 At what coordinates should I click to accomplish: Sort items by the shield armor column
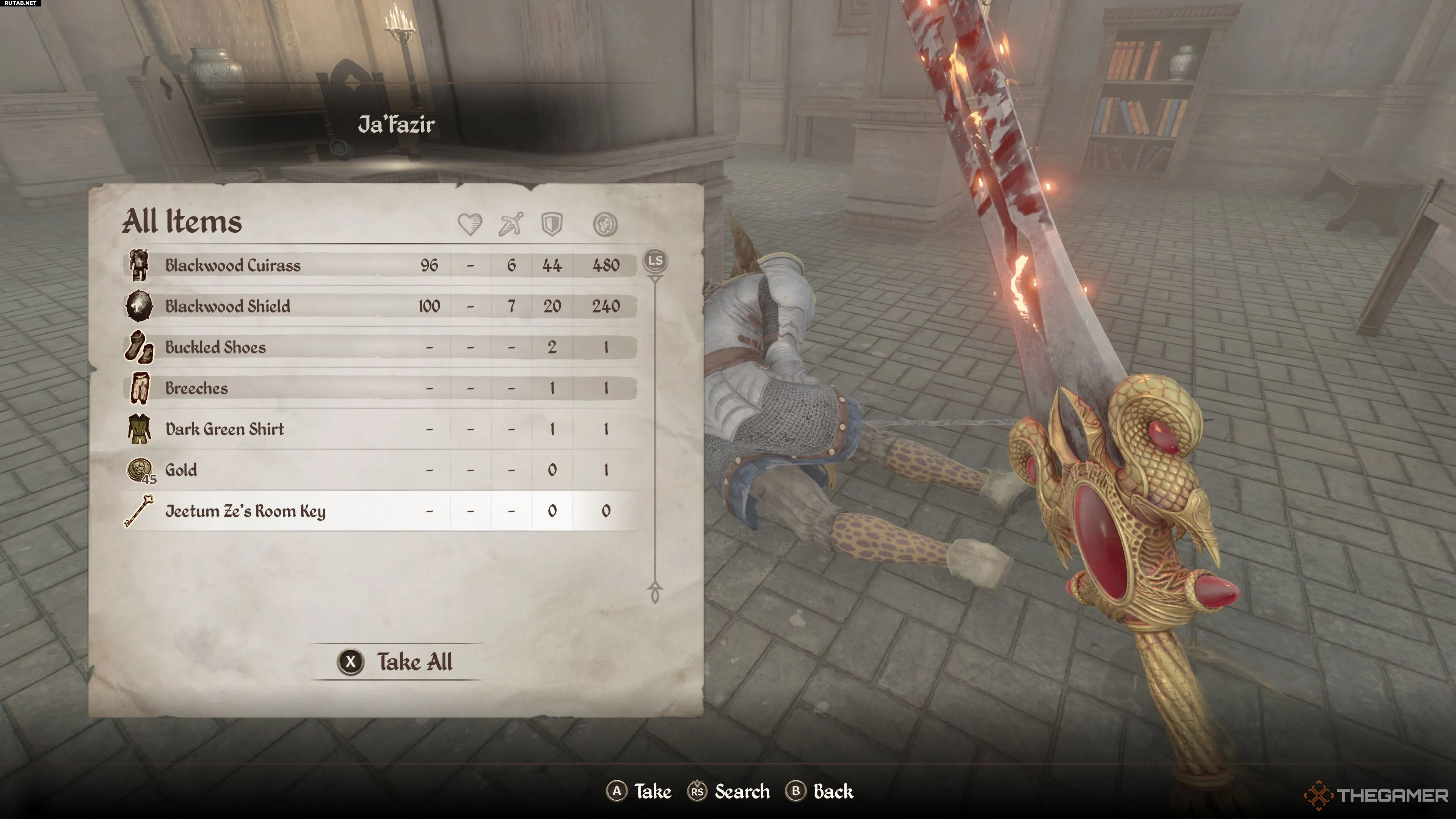552,224
